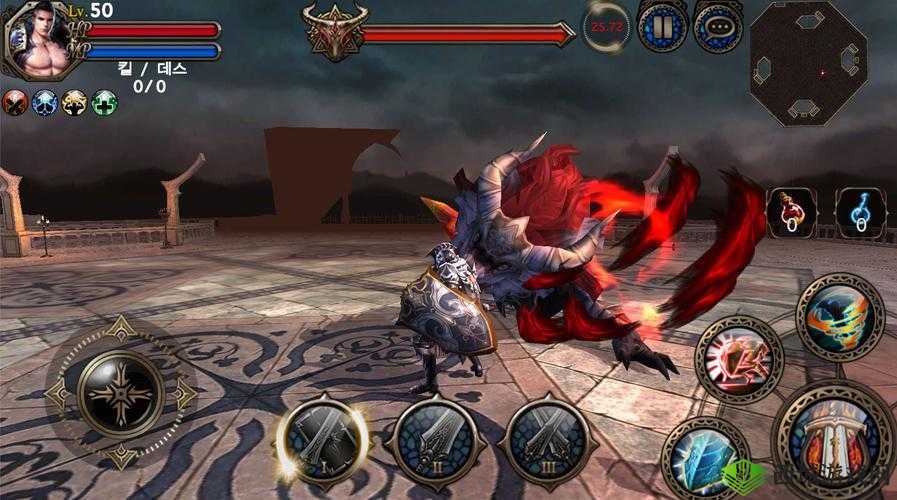897x500 pixels.
Task: Activate the blue-orange whirlwind skill
Action: [840, 317]
